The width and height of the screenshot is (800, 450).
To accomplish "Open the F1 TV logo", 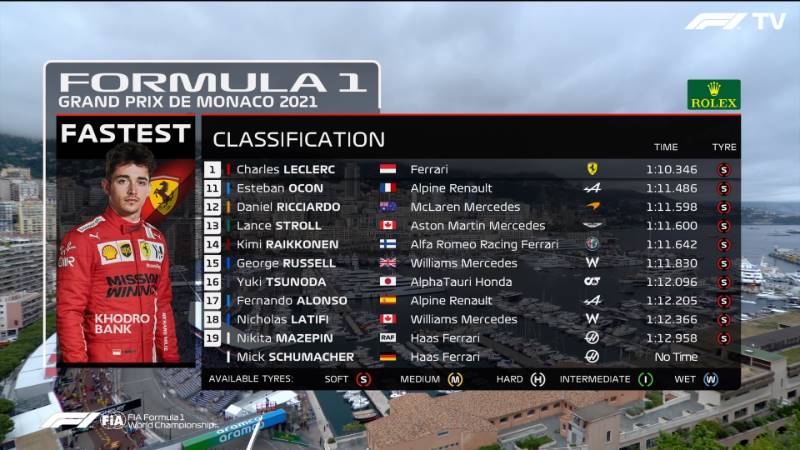I will point(735,21).
